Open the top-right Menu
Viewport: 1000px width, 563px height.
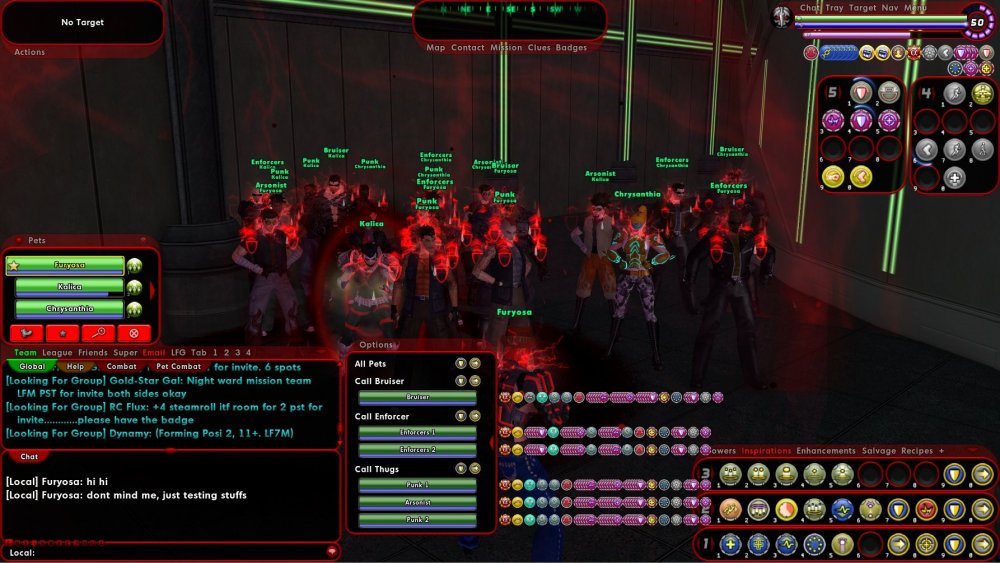click(x=915, y=8)
